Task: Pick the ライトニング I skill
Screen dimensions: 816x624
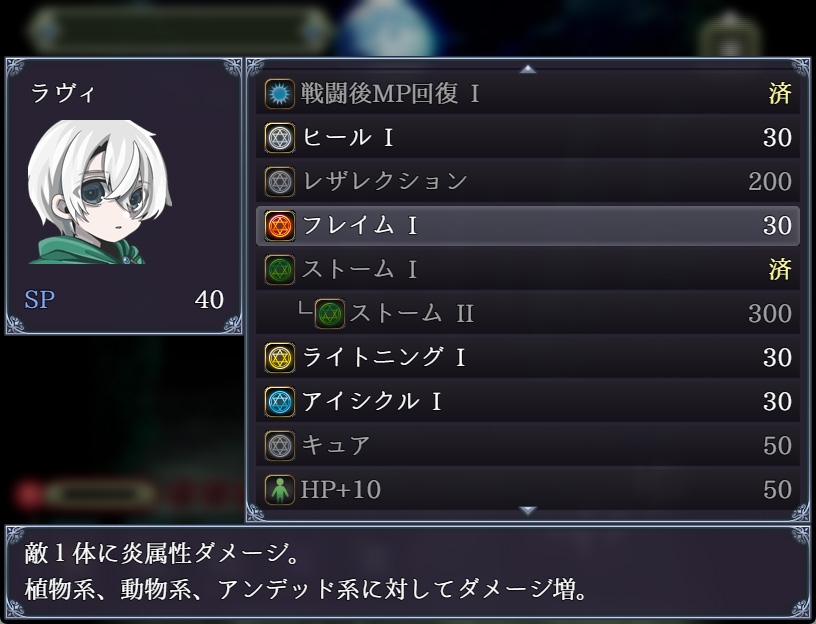Action: 527,358
